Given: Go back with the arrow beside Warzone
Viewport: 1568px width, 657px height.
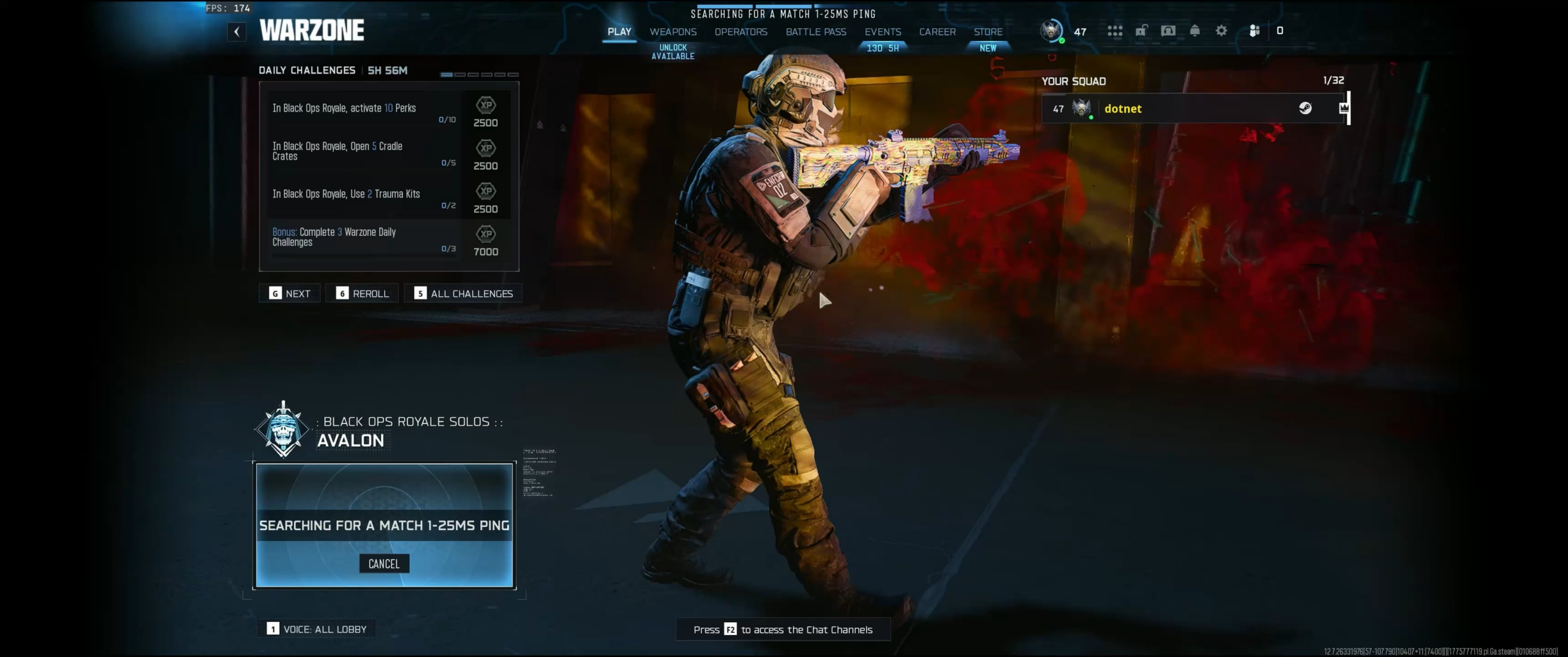Looking at the screenshot, I should pos(236,32).
